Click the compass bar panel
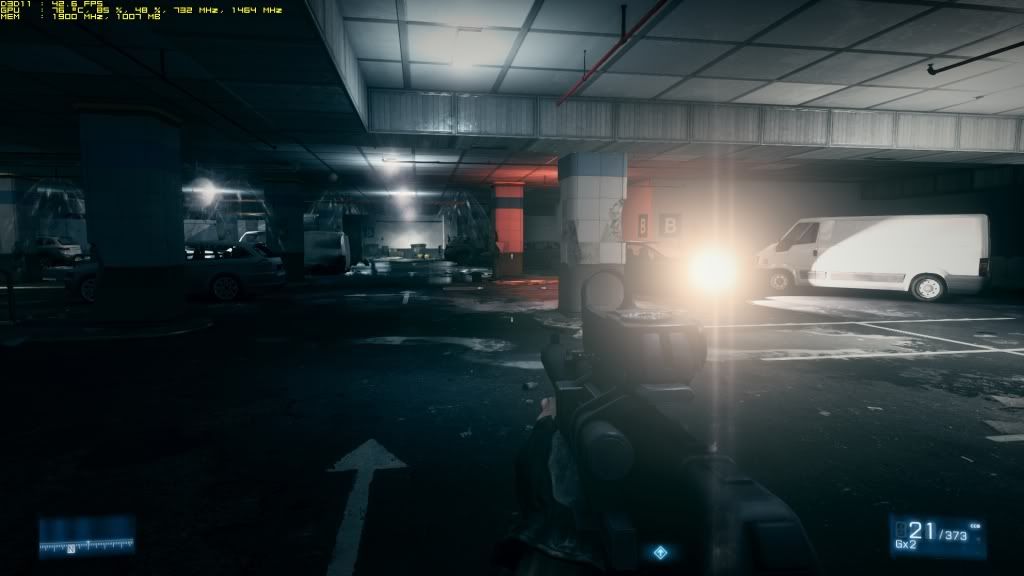The image size is (1024, 576). (86, 538)
